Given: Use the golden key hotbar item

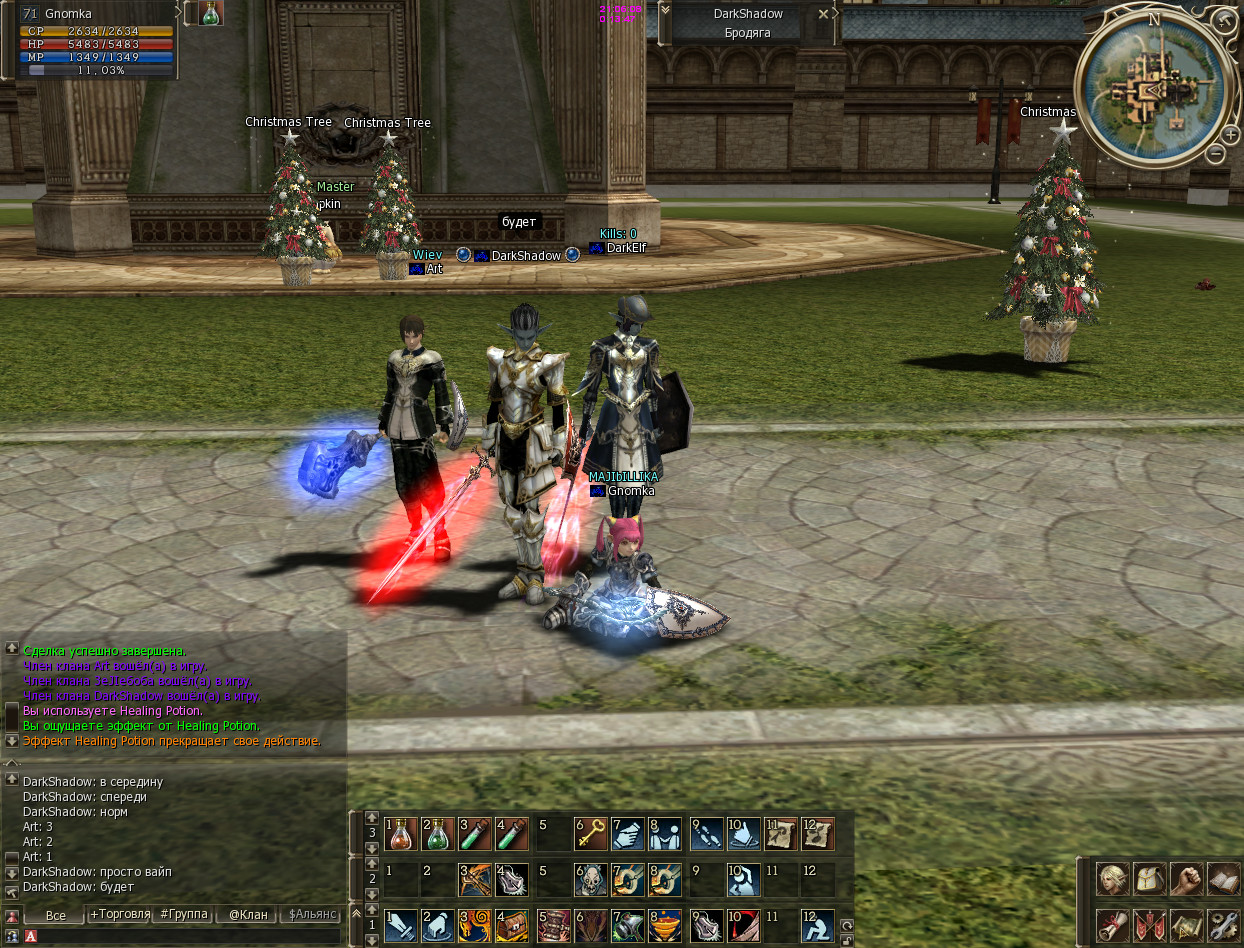Looking at the screenshot, I should (589, 833).
